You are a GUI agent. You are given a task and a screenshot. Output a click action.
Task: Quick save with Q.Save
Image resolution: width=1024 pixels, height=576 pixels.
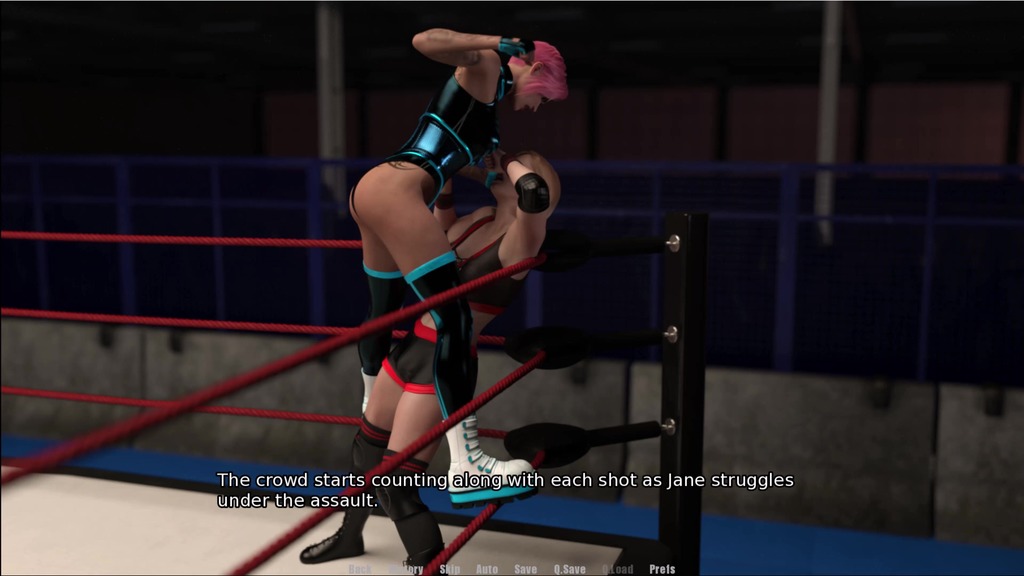570,569
